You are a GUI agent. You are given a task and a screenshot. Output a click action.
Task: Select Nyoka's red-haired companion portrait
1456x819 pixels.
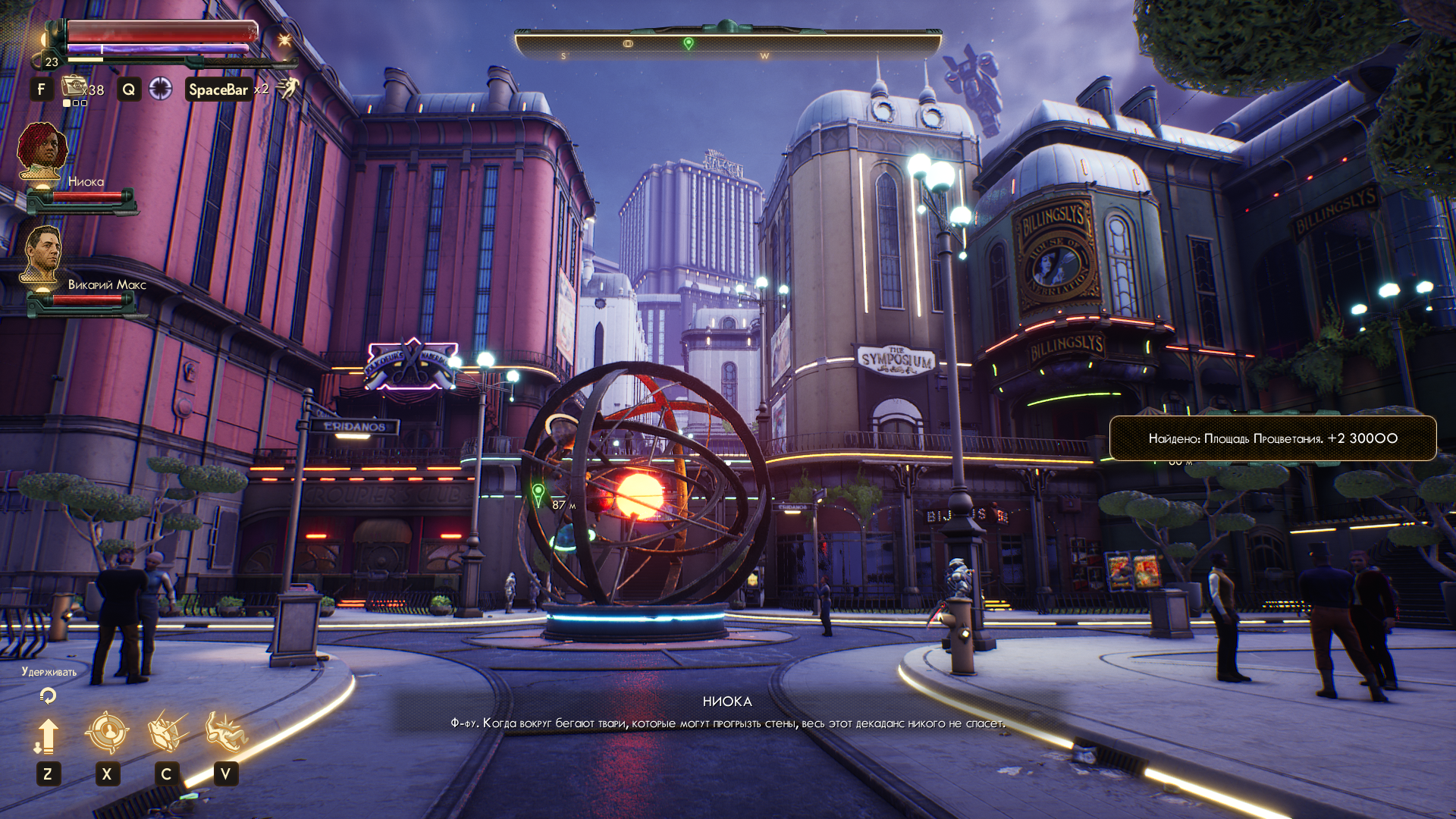tap(42, 151)
